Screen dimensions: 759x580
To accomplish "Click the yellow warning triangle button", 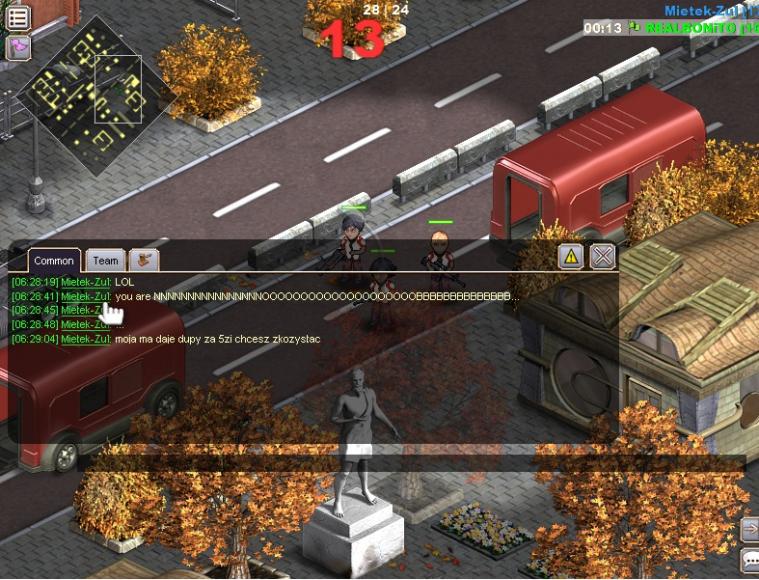I will (x=571, y=256).
